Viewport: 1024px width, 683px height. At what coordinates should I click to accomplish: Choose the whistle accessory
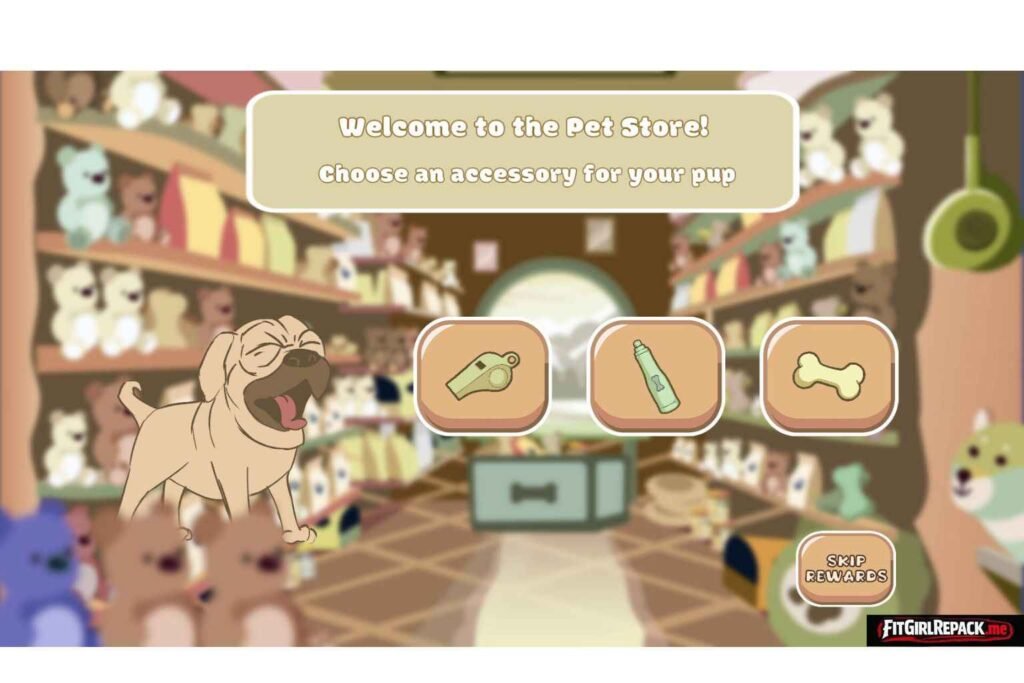click(483, 375)
